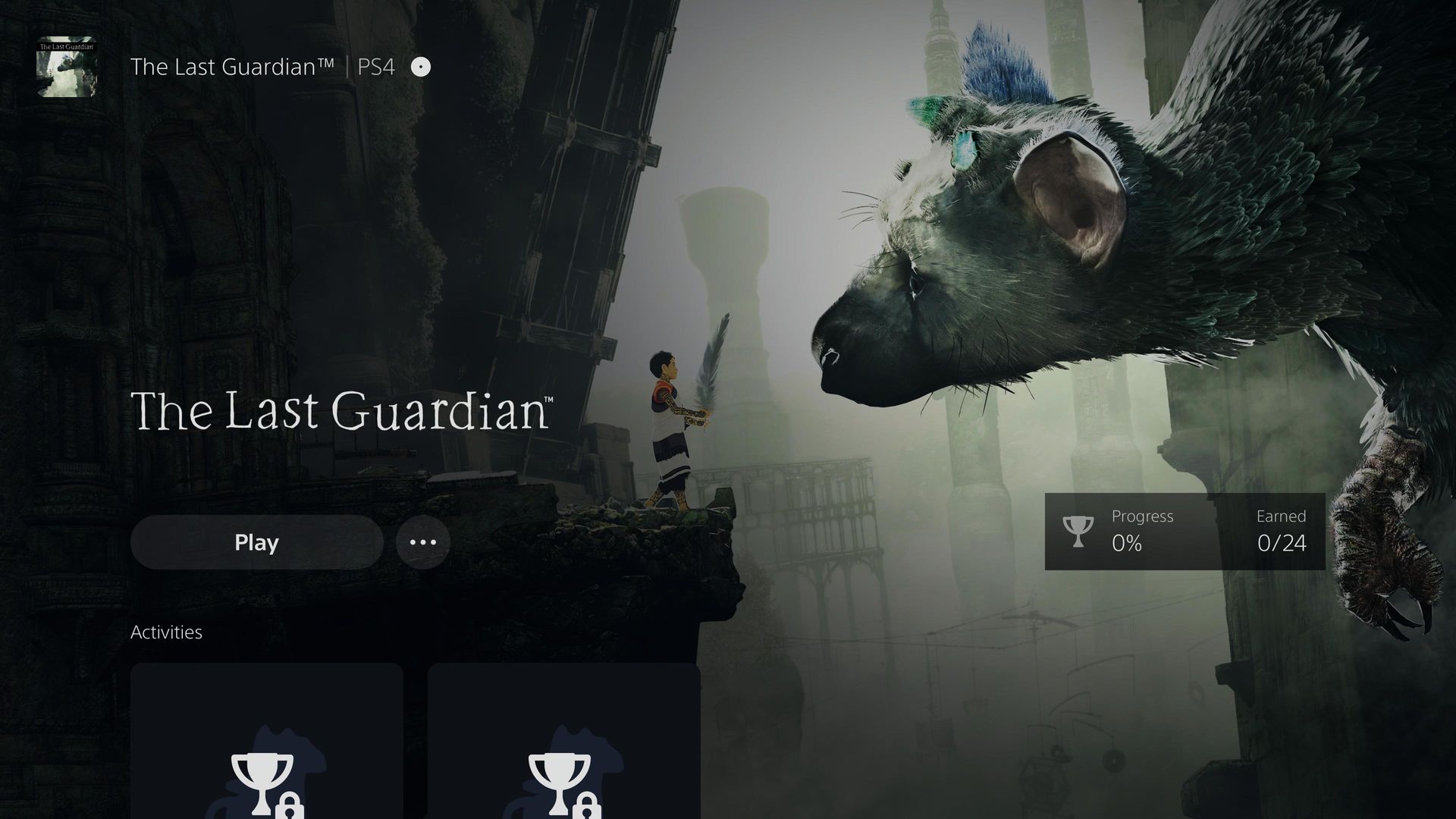Open the Activities section heading

pyautogui.click(x=167, y=632)
